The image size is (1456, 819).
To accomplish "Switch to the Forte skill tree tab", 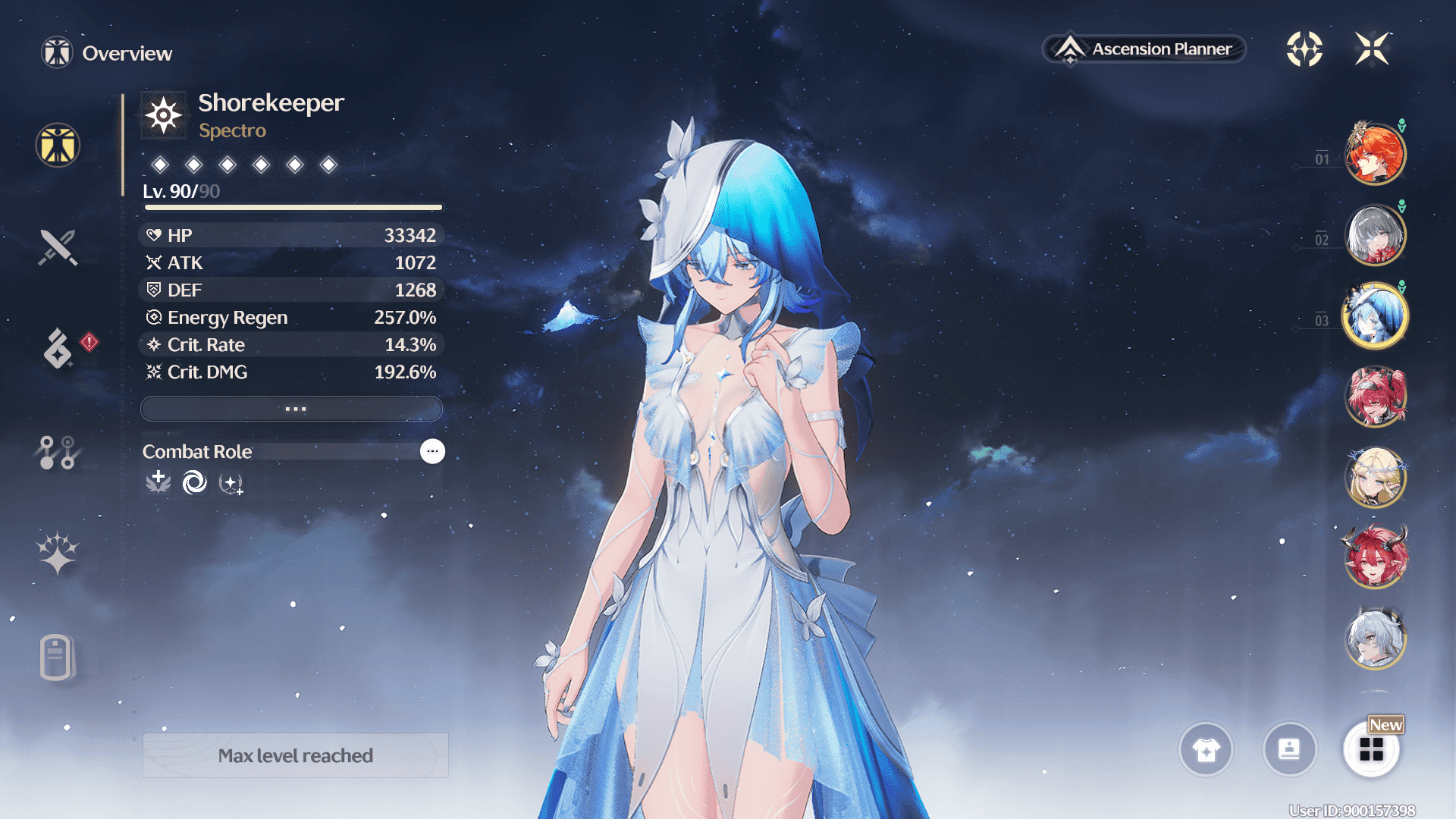I will [x=58, y=452].
